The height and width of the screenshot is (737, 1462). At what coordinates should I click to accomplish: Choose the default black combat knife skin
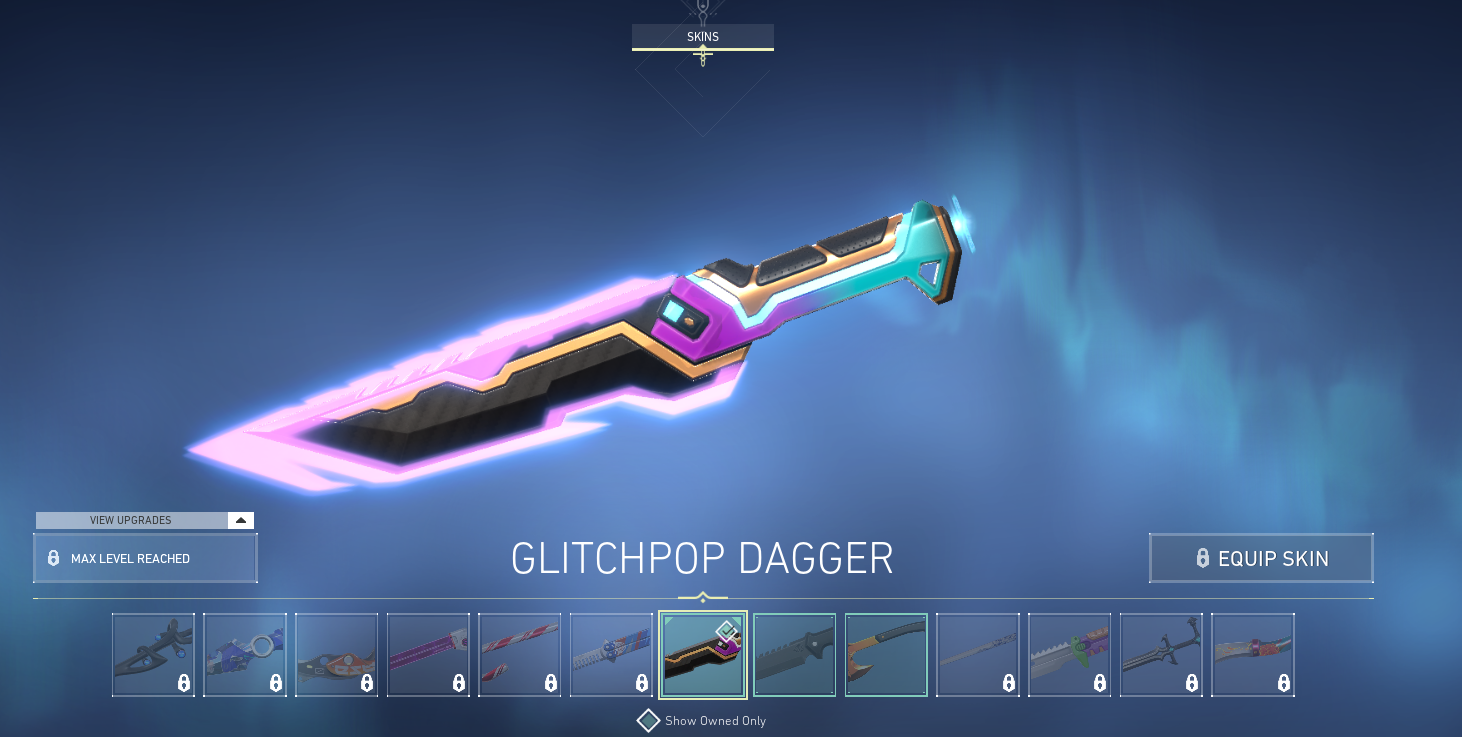pos(794,655)
